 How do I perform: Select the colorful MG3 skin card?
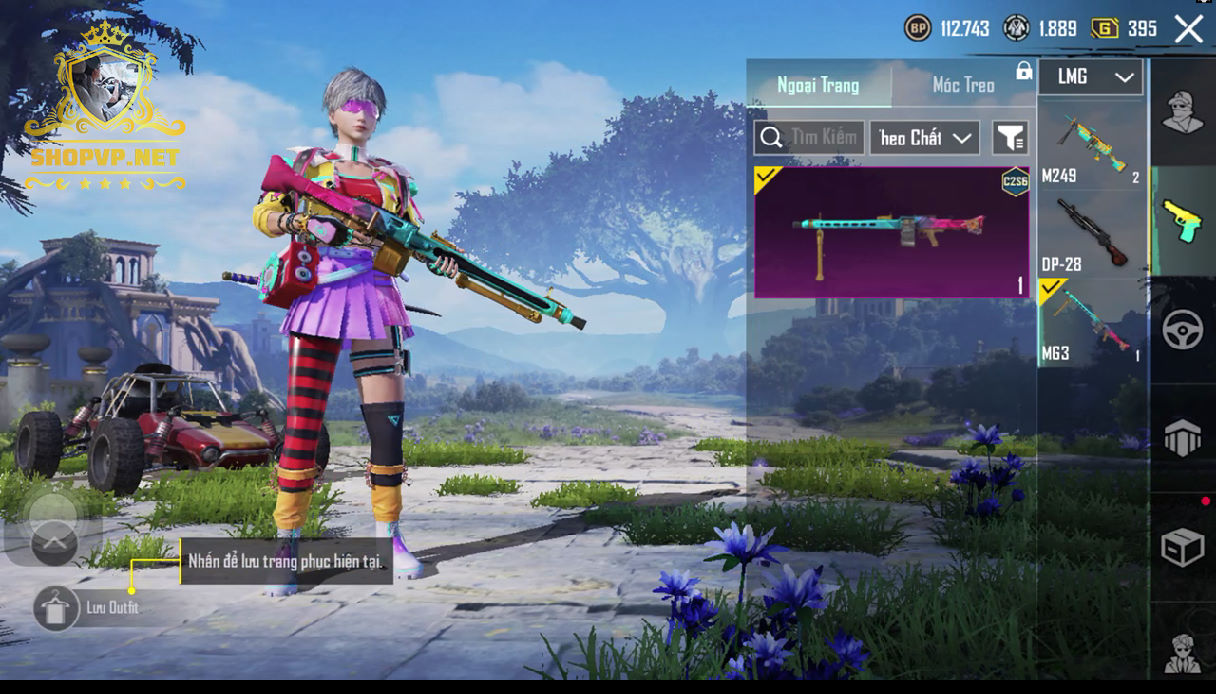pos(891,232)
